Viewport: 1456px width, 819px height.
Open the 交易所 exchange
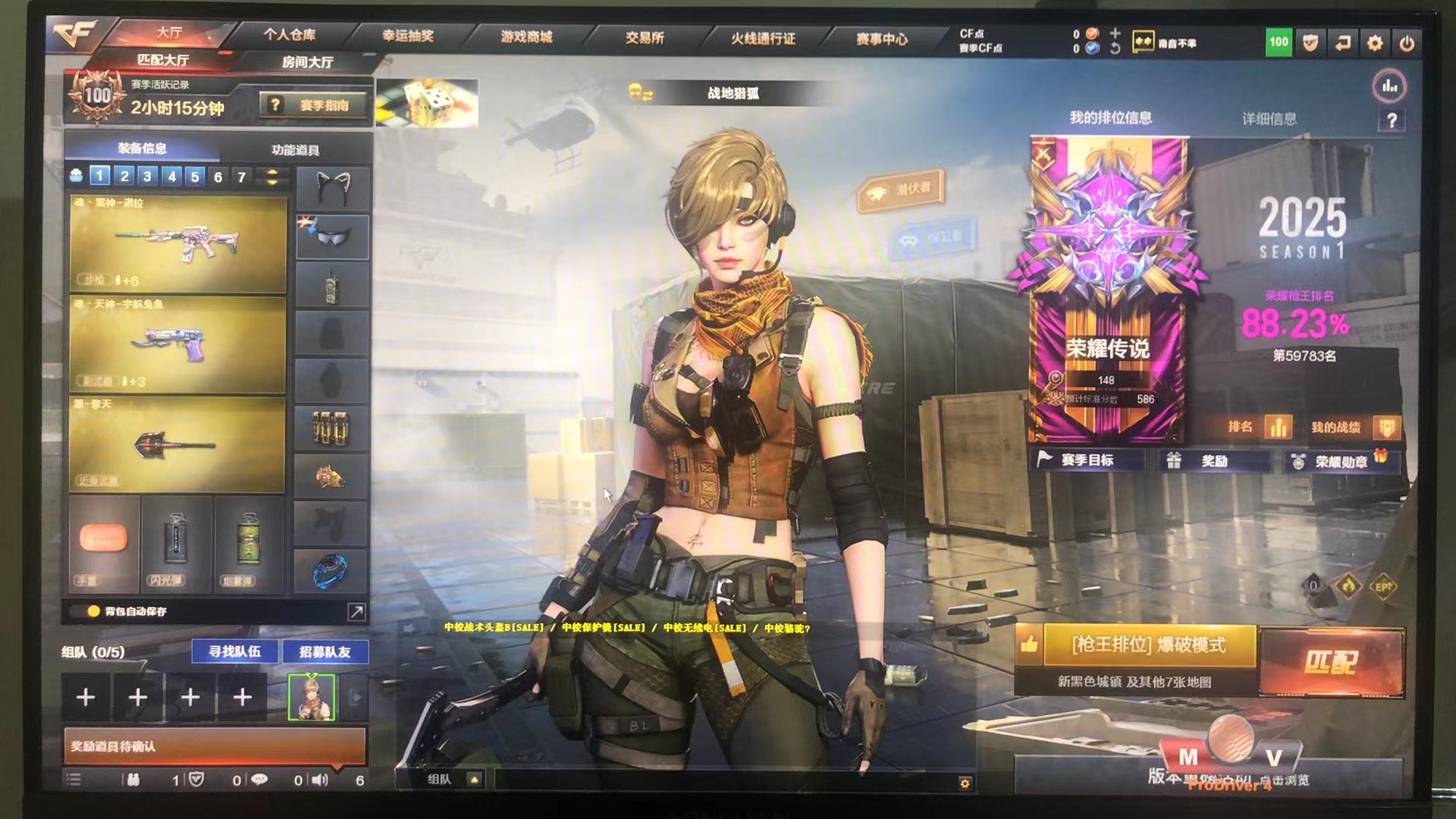click(645, 37)
